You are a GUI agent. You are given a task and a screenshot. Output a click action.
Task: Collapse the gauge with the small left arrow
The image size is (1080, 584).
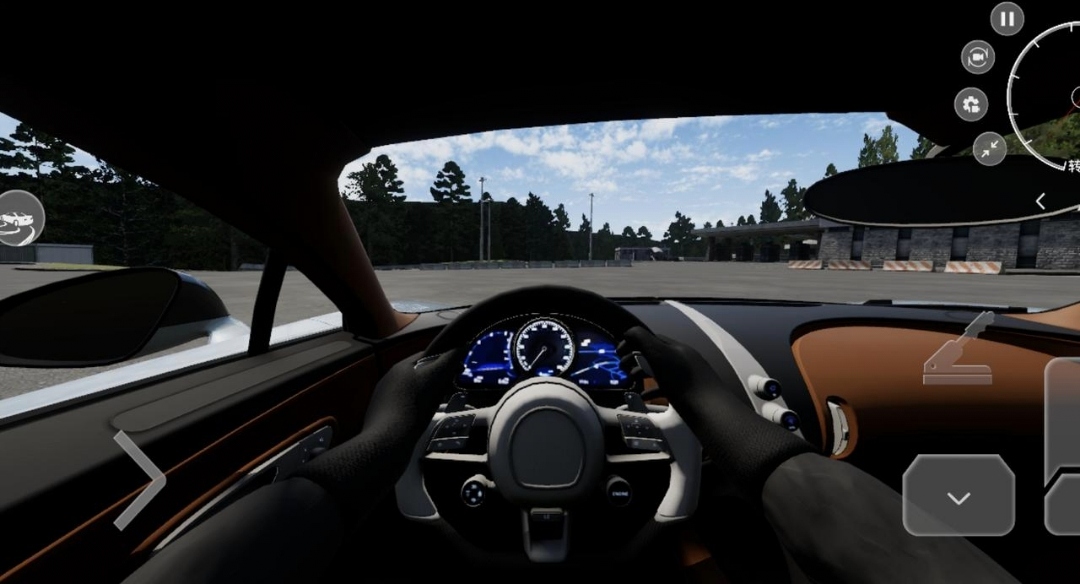pos(1040,202)
